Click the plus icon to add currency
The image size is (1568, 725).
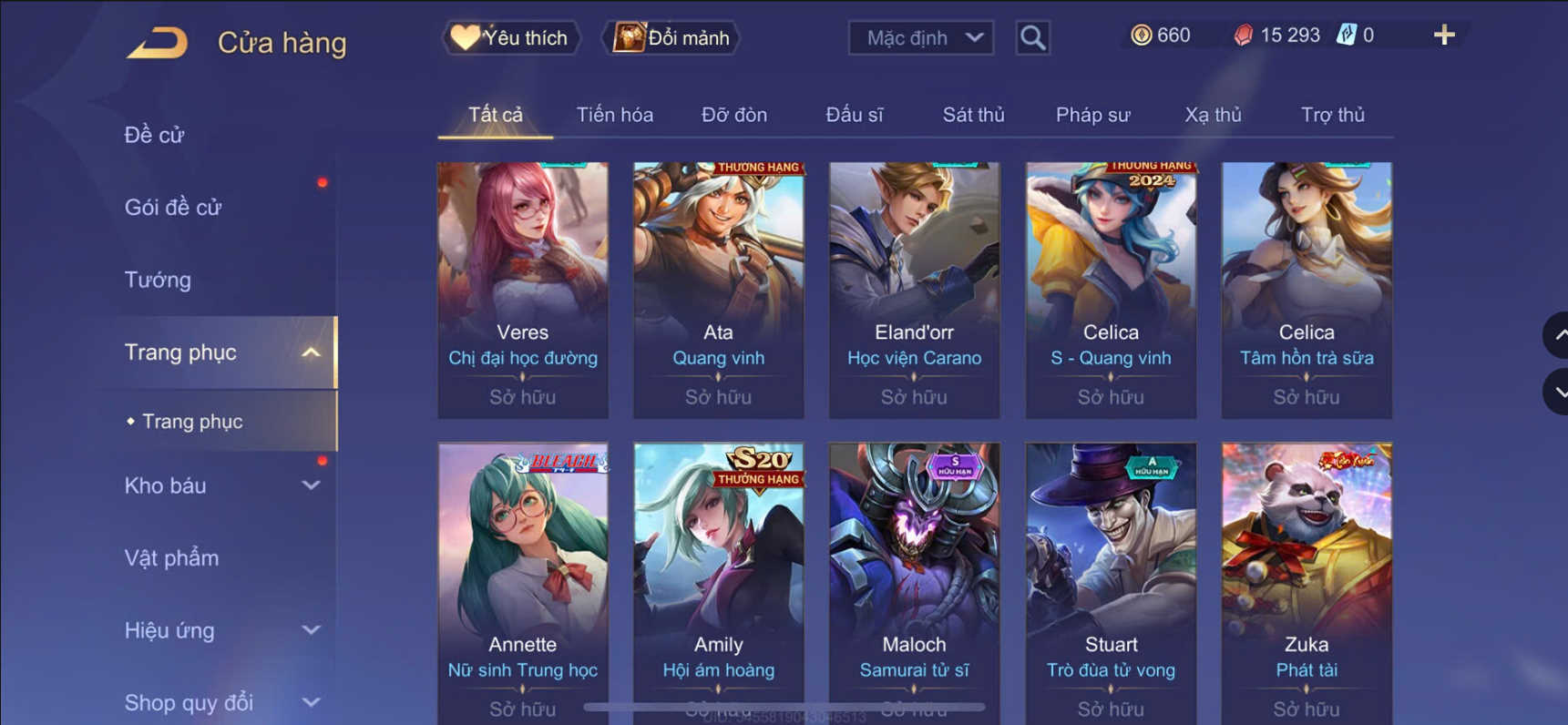(x=1444, y=35)
